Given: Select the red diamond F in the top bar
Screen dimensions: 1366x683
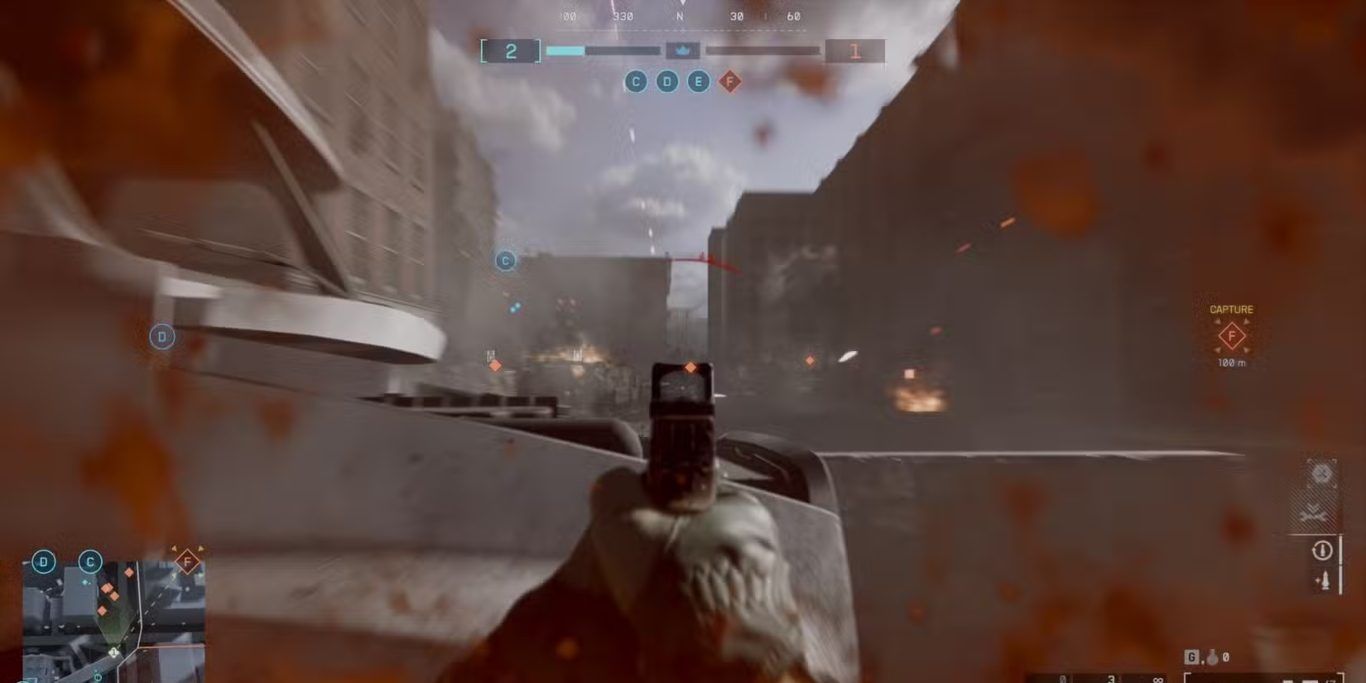Looking at the screenshot, I should tap(730, 81).
